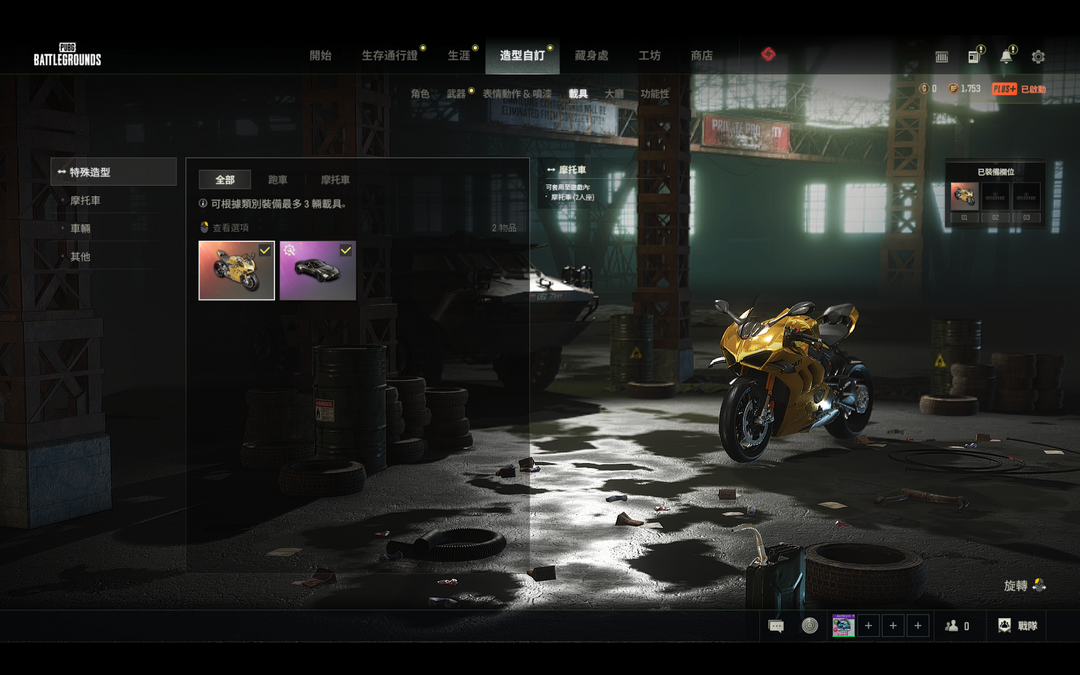Viewport: 1080px width, 675px height.
Task: Switch to the 工坊 (Workshop) page
Action: [649, 56]
